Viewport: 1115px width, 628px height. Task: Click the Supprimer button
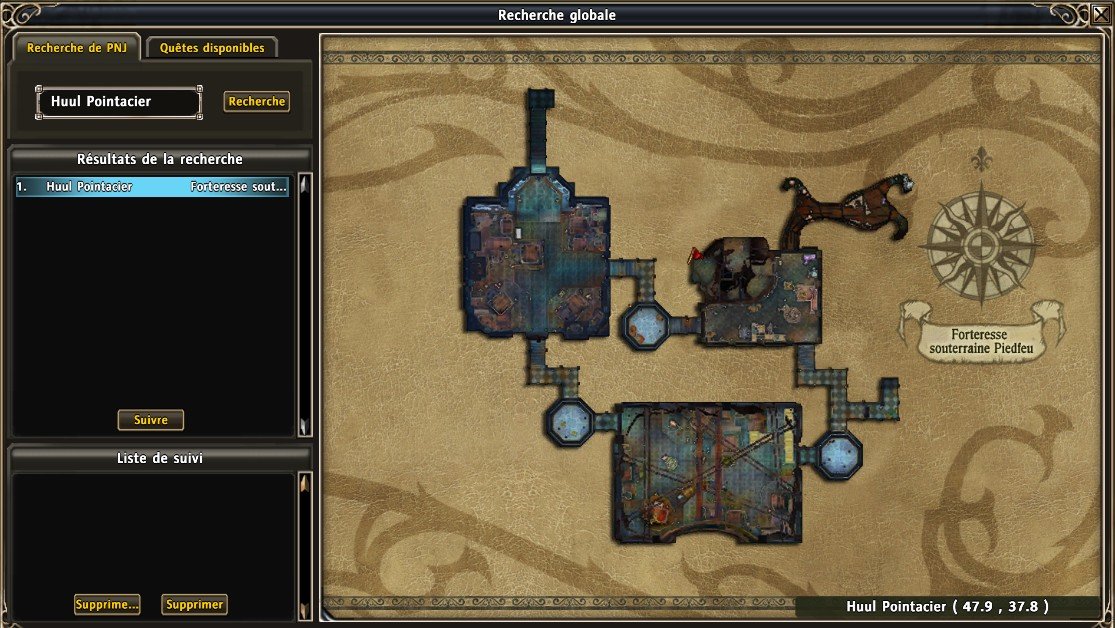(x=194, y=604)
